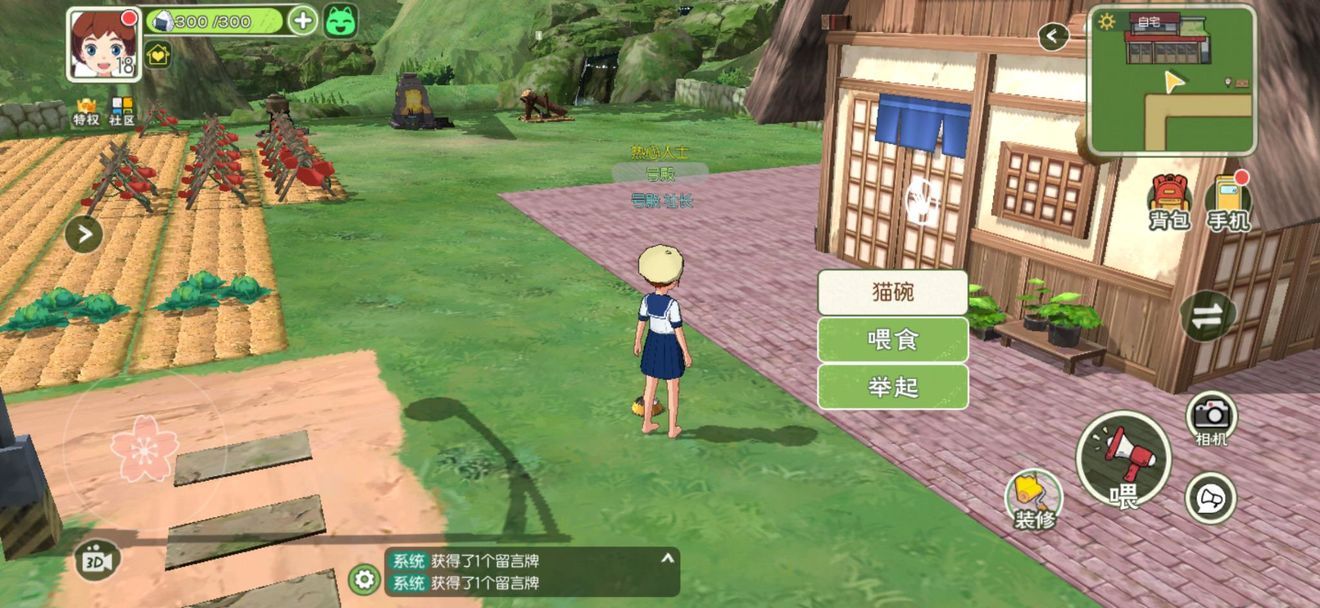Choose the 举起 lift option

tap(893, 387)
